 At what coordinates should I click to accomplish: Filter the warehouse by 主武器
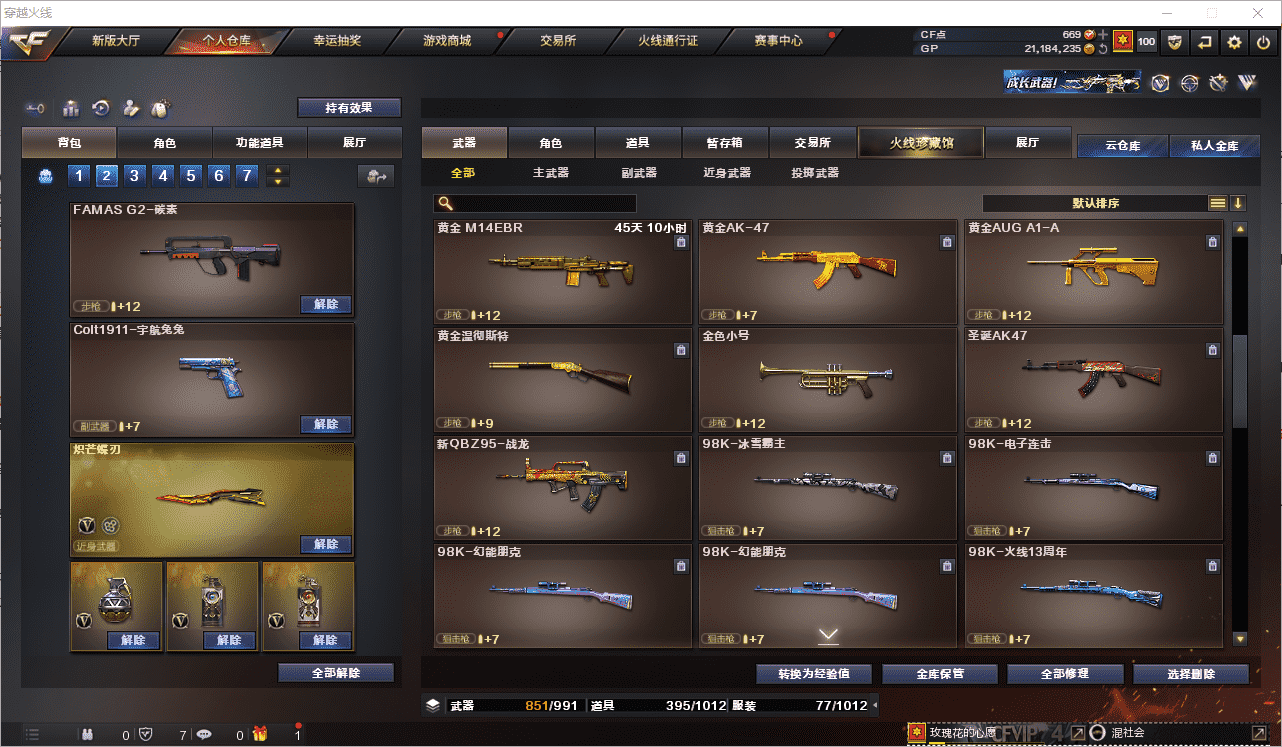(x=550, y=173)
